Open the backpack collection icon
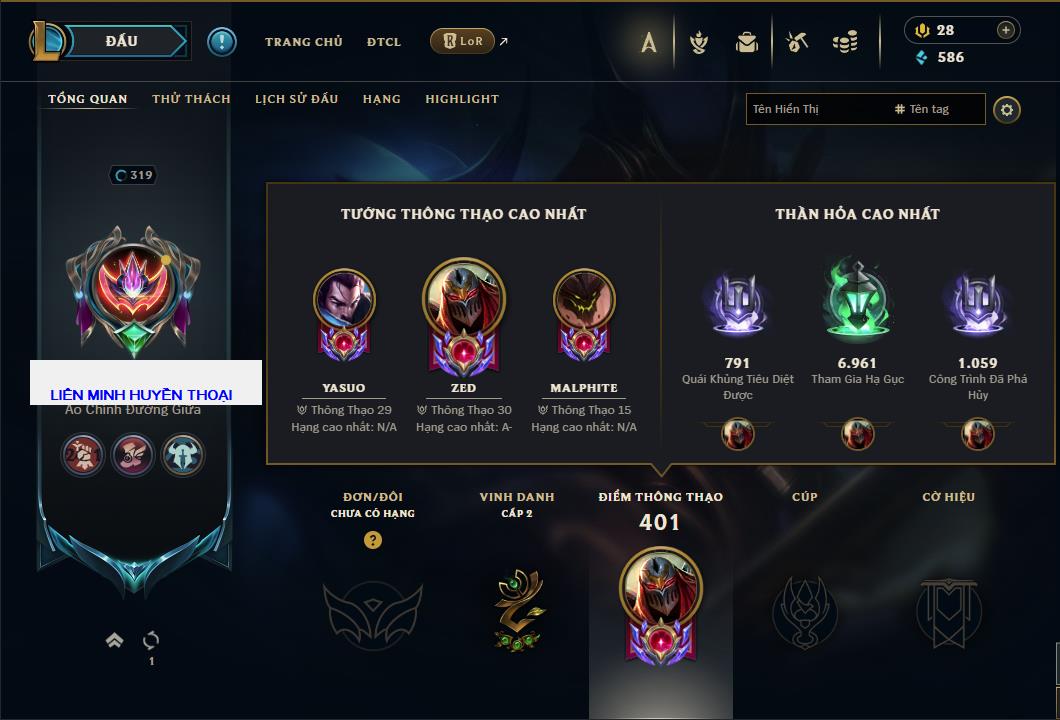Screen dimensions: 1060x720 coord(746,42)
